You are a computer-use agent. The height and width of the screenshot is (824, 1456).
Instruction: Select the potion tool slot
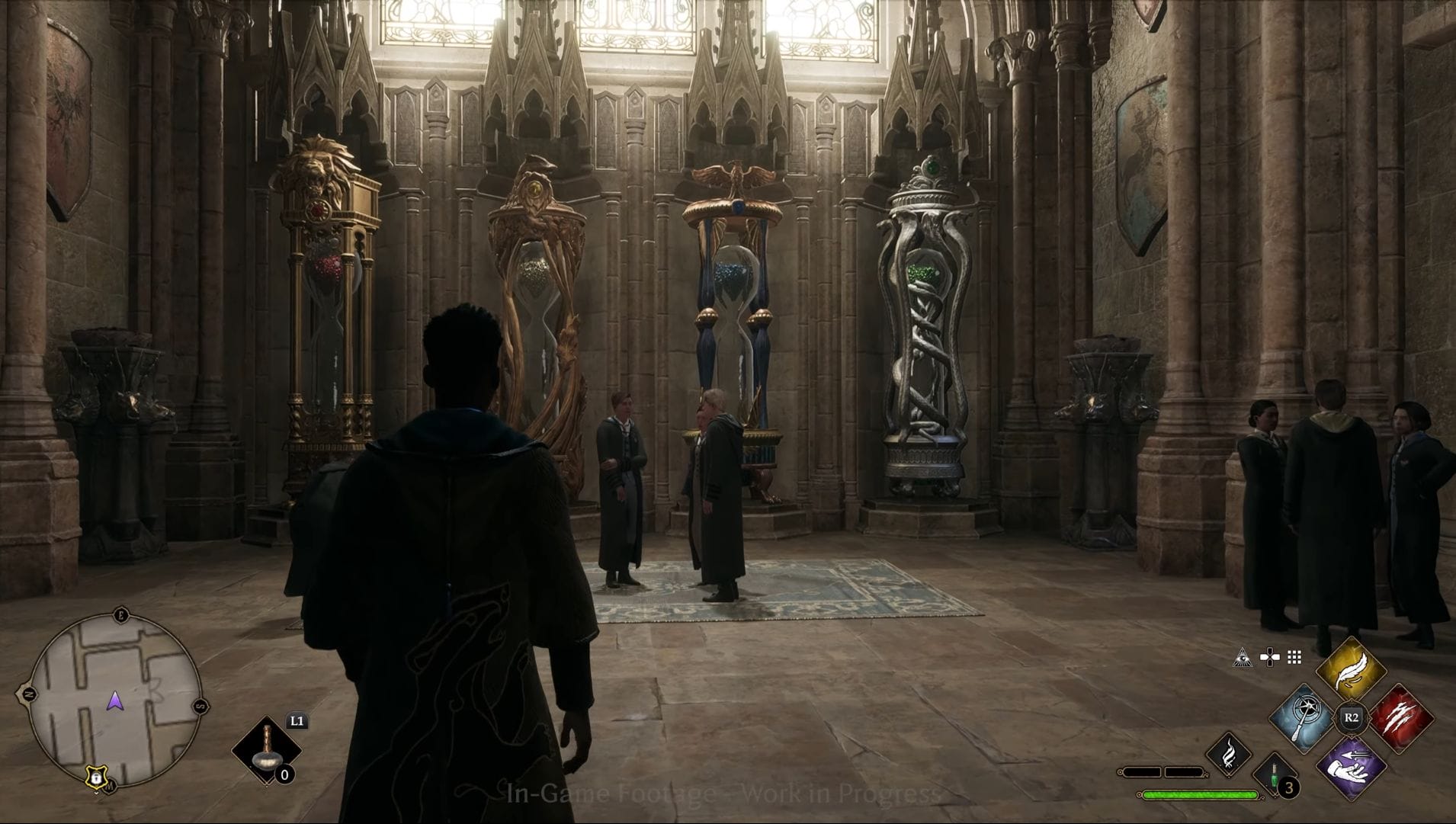coord(266,751)
